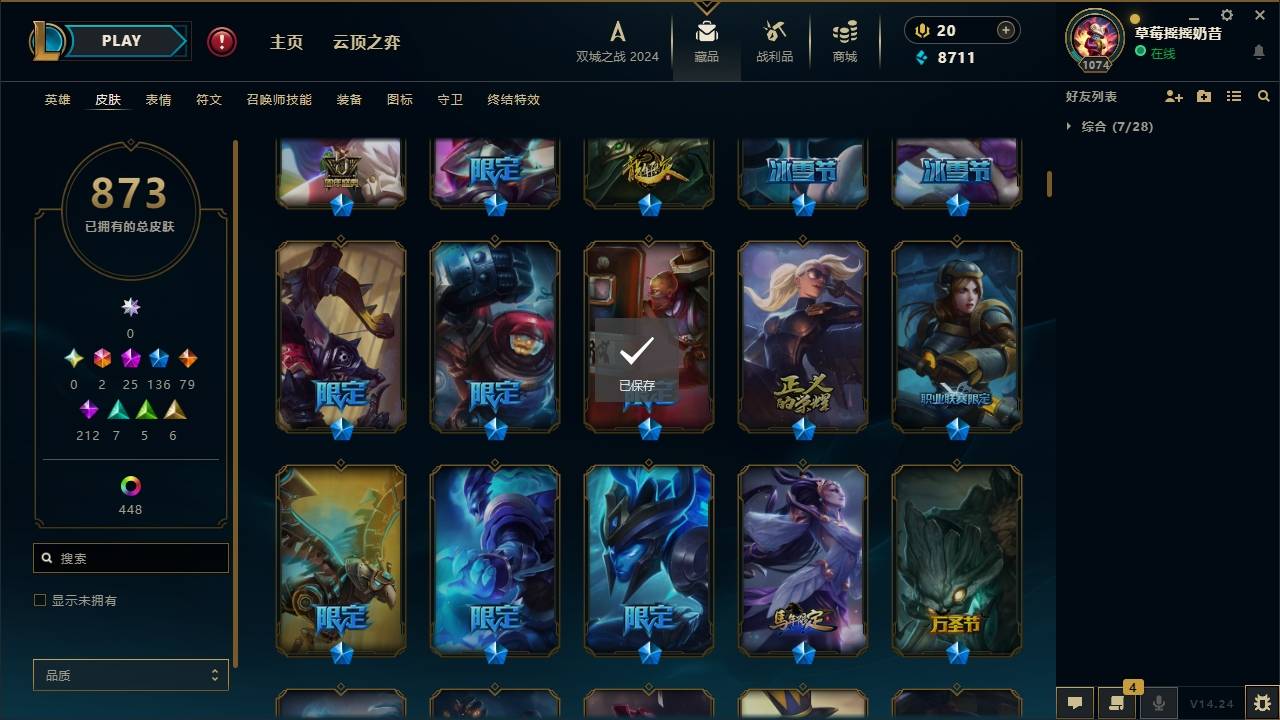1280x720 pixels.
Task: Navigate to the 商城 store
Action: [x=843, y=42]
